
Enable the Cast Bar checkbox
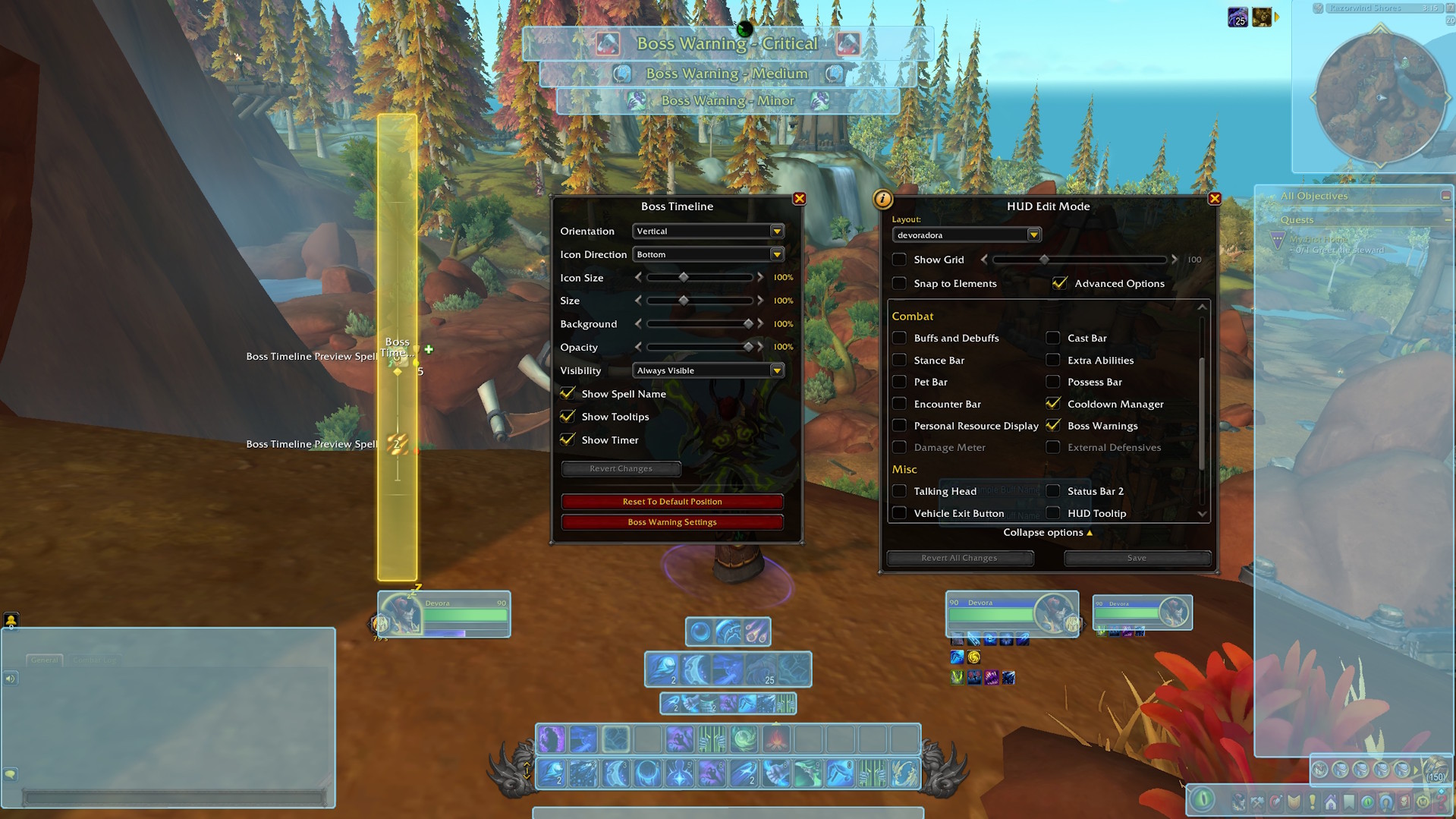[x=1052, y=338]
